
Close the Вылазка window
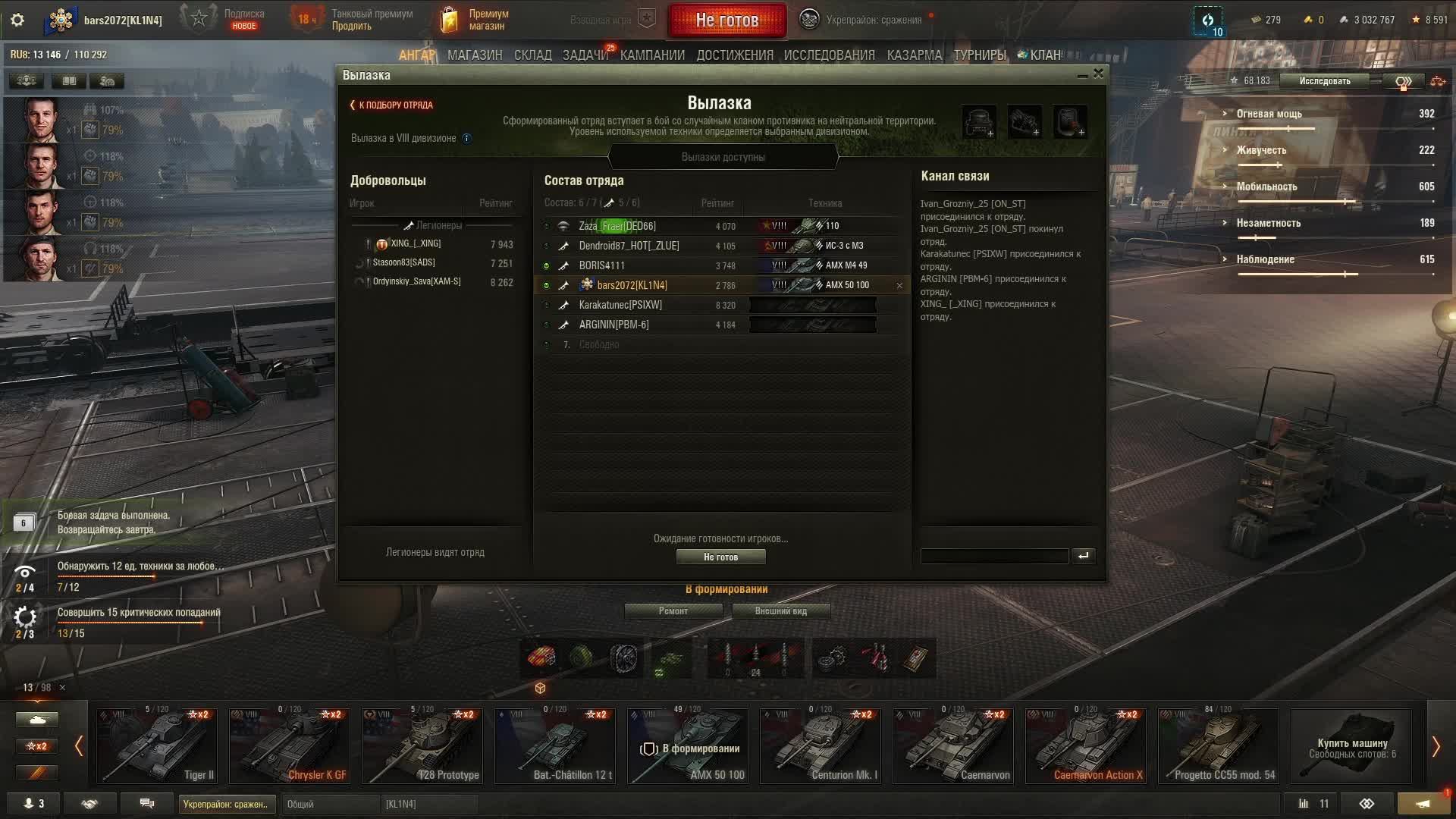(x=1098, y=74)
